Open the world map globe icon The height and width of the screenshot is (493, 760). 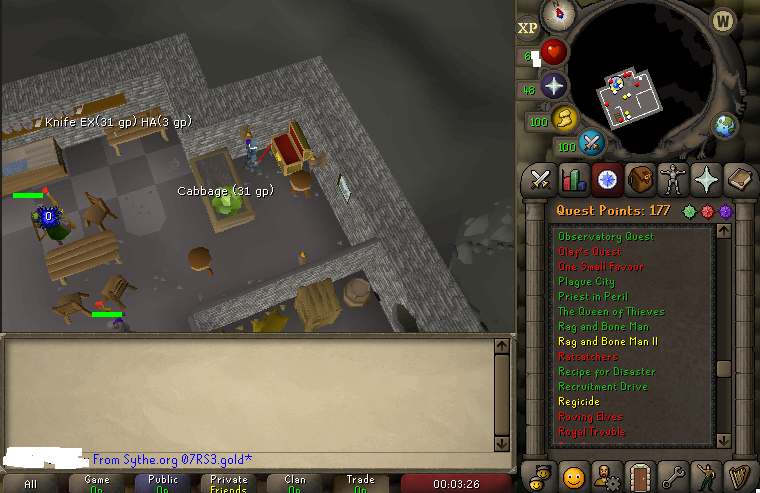(x=725, y=126)
